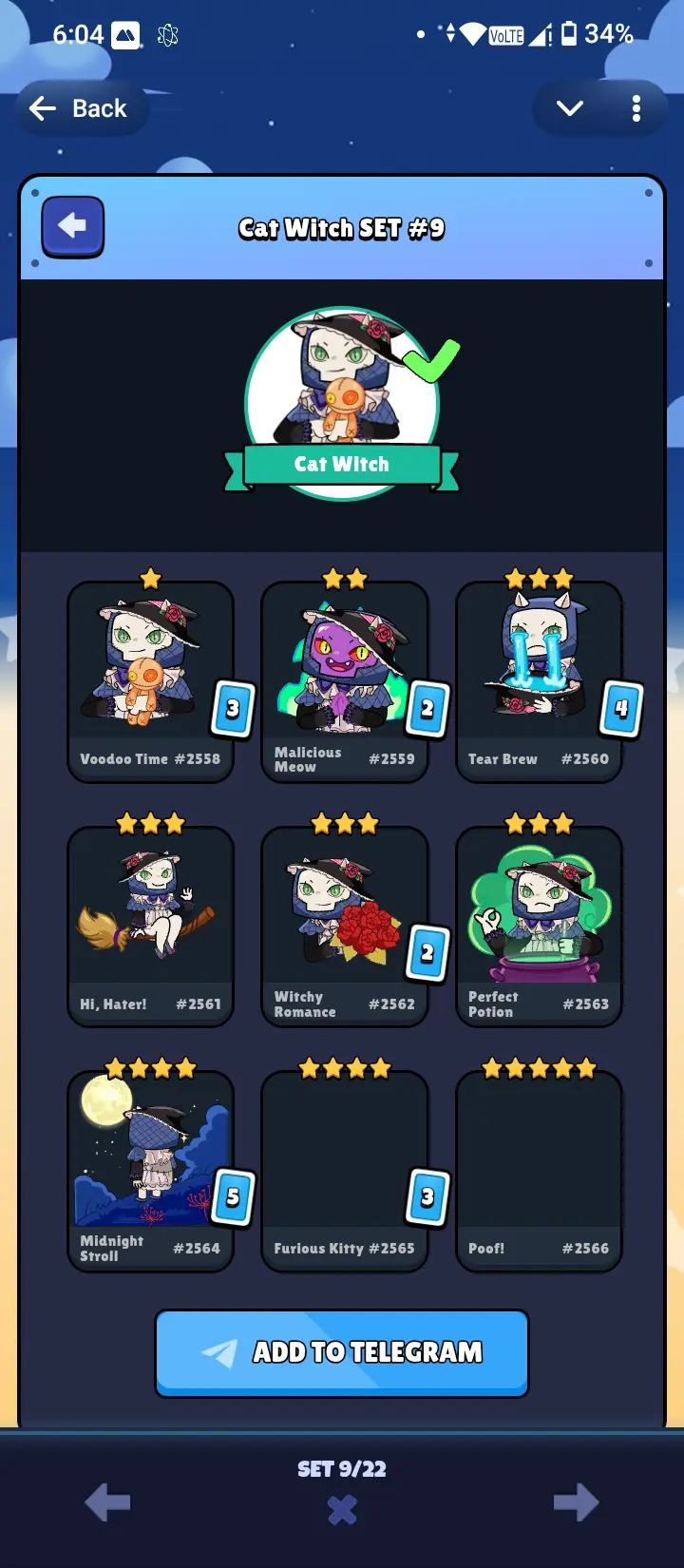The height and width of the screenshot is (1568, 684).
Task: Select the Voodoo Time #2558 card
Action: [150, 680]
